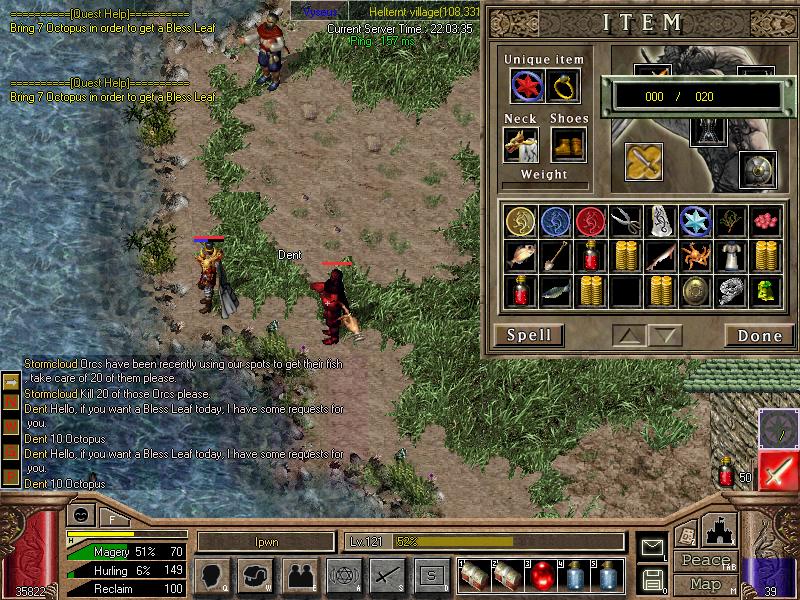Screen dimensions: 800x600
Task: Pick the scissors in the inventory
Action: 626,221
